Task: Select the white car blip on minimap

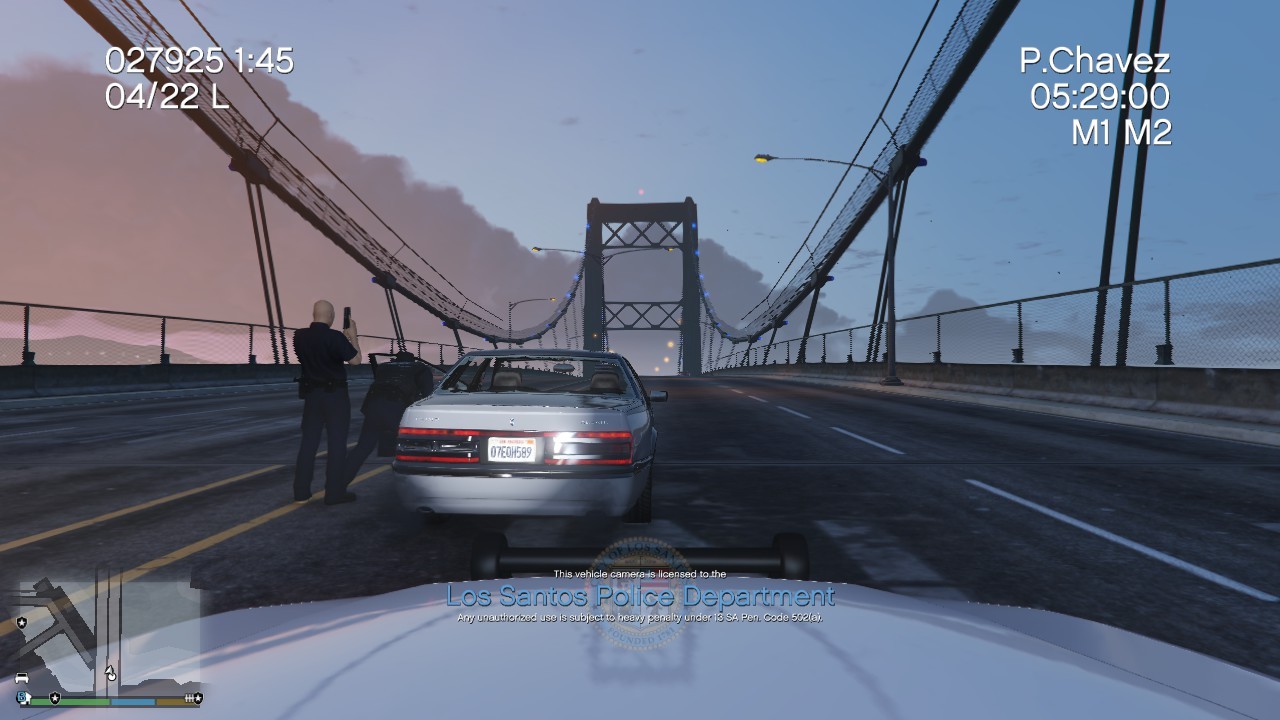Action: point(22,678)
